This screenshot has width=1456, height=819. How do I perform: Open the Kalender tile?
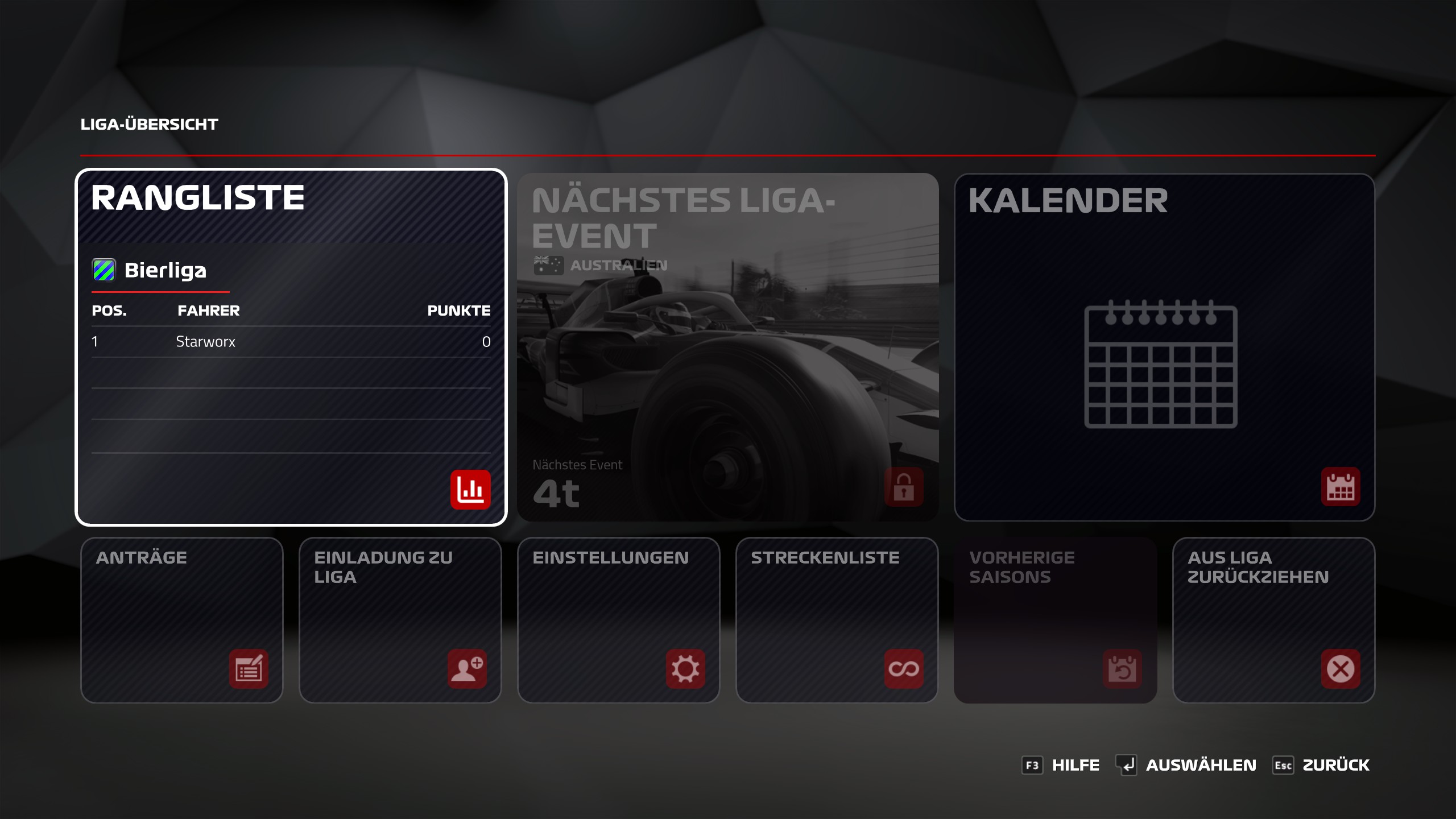(x=1164, y=347)
